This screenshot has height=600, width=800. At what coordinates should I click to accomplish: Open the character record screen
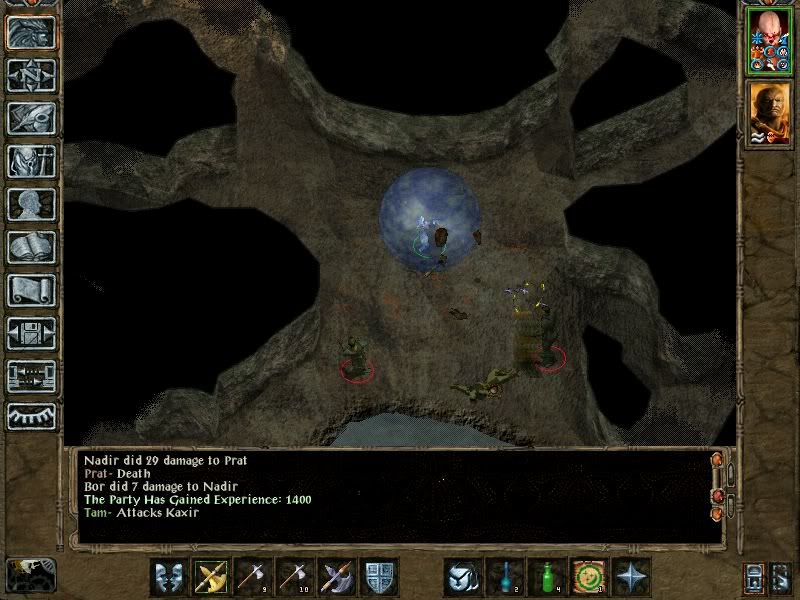click(30, 204)
